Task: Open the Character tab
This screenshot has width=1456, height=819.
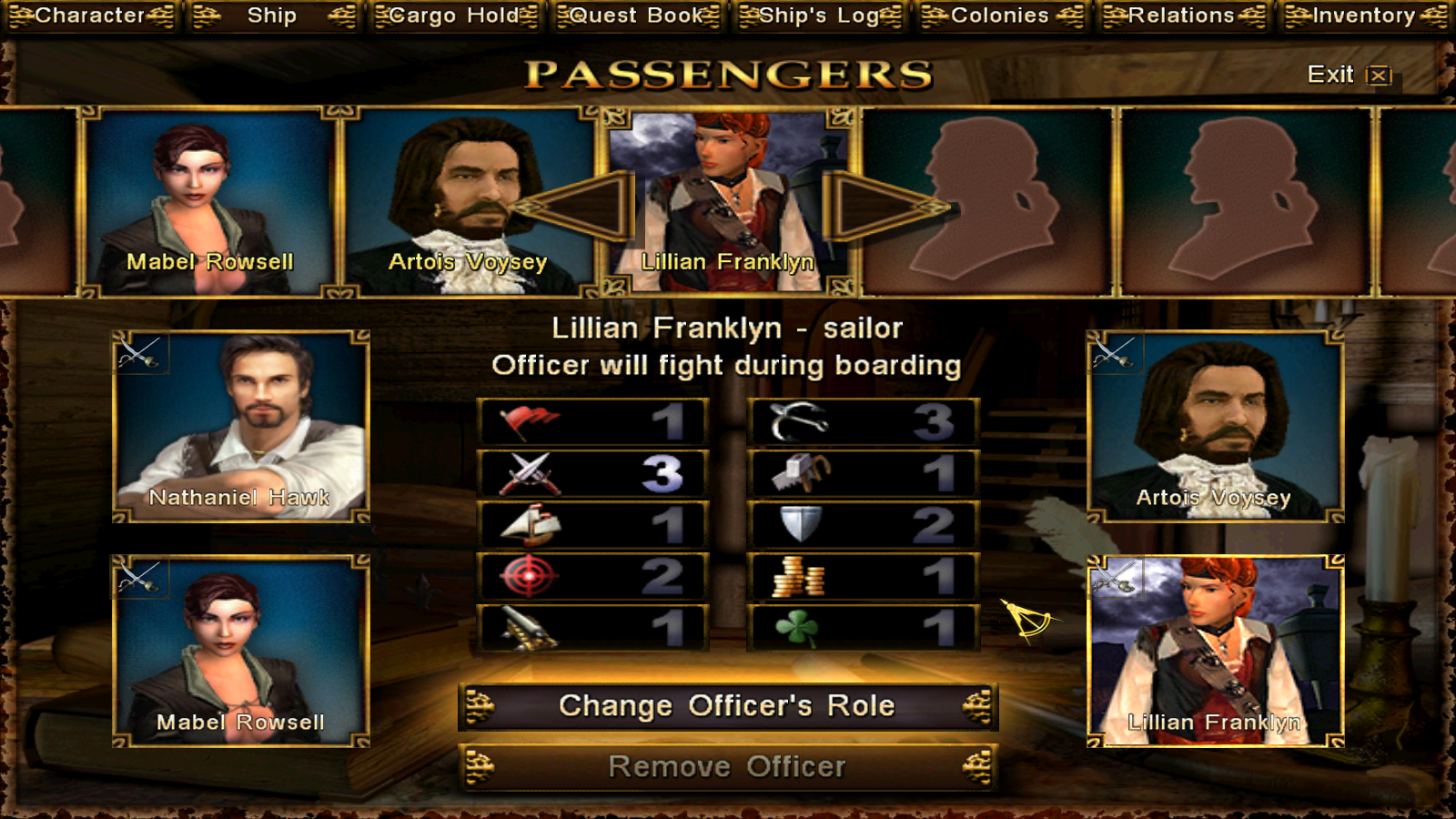Action: point(90,15)
